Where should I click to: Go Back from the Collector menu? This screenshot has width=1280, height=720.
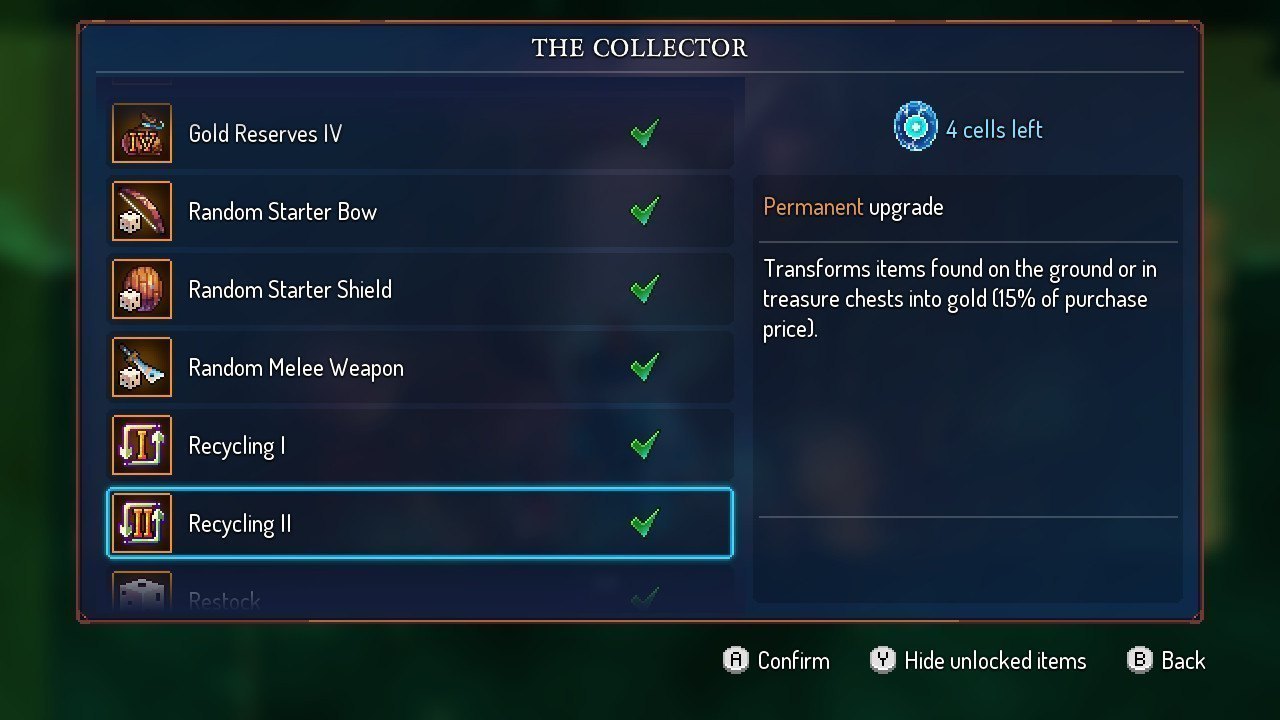click(x=1166, y=661)
